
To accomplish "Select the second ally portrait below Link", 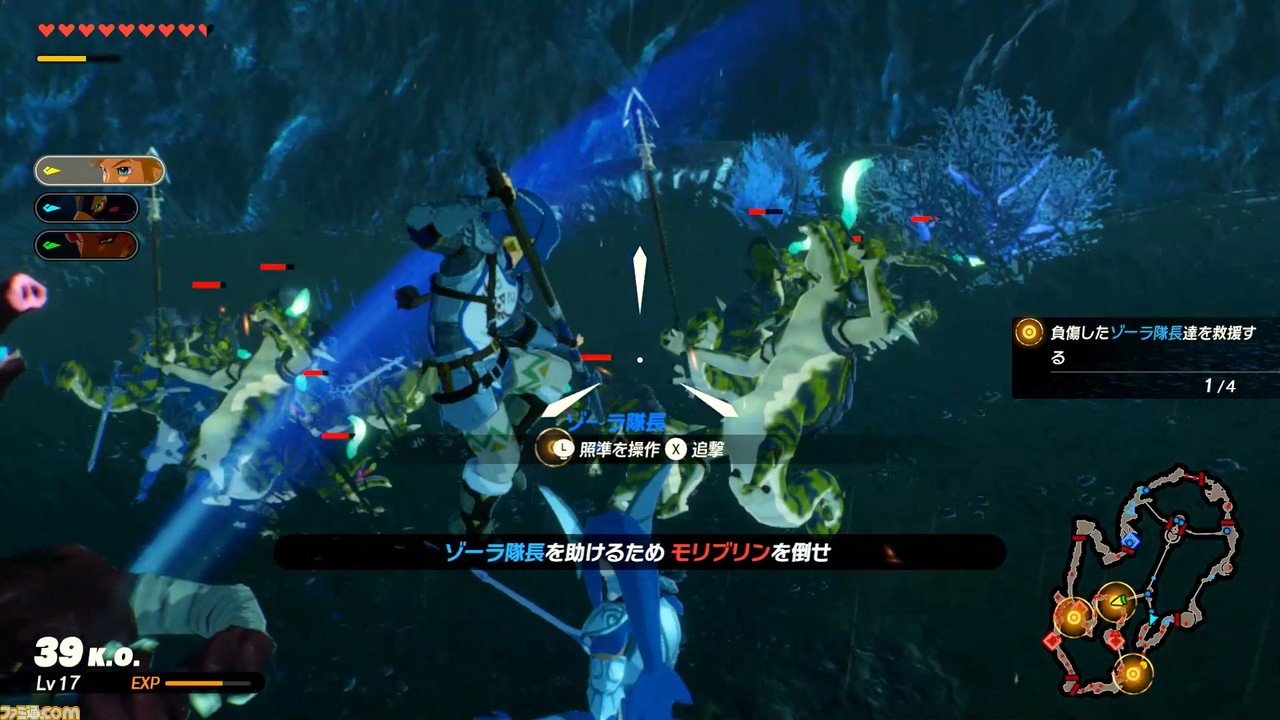I will 85,208.
